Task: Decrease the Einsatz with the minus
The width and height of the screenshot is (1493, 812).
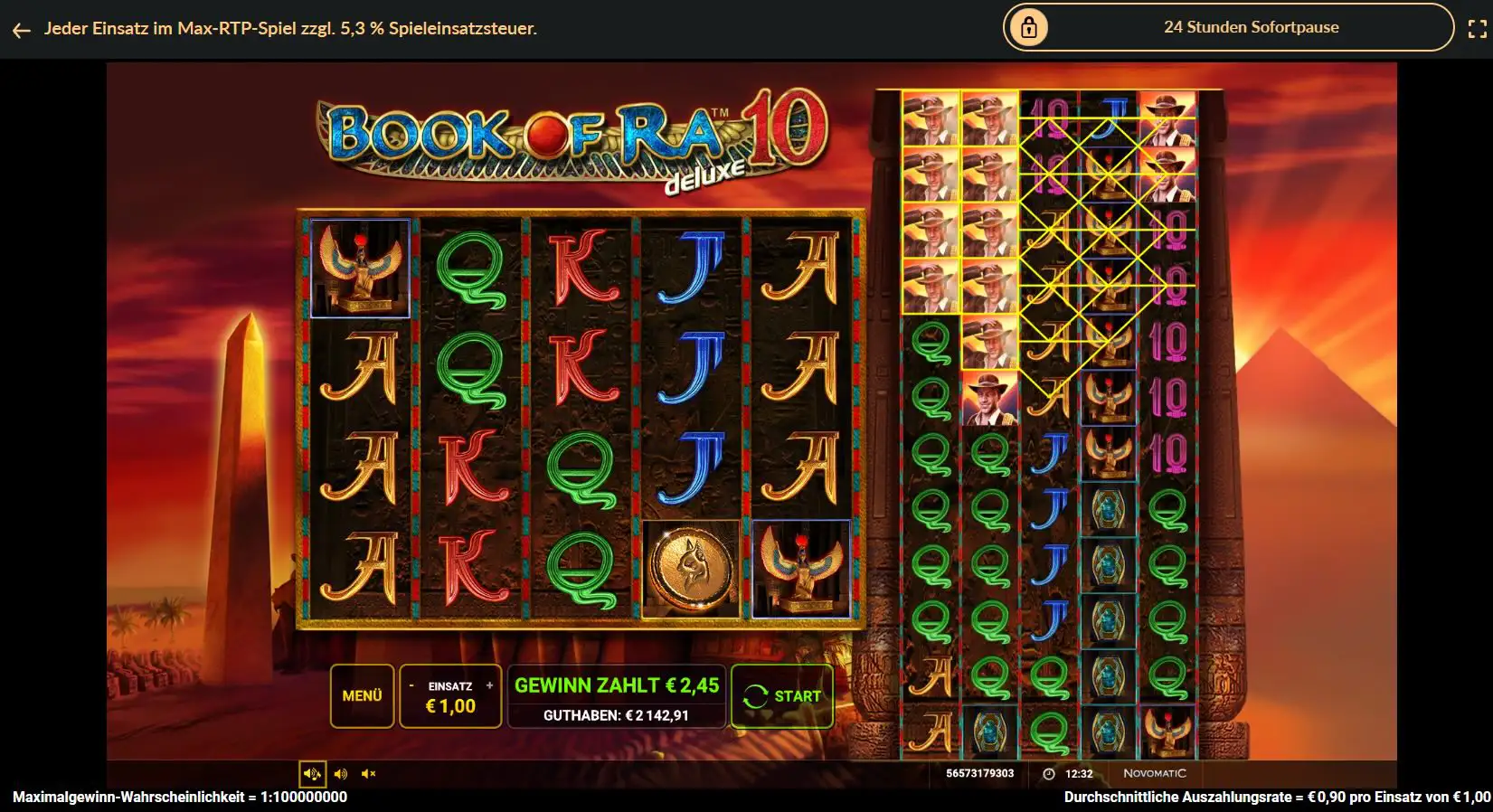Action: (411, 685)
